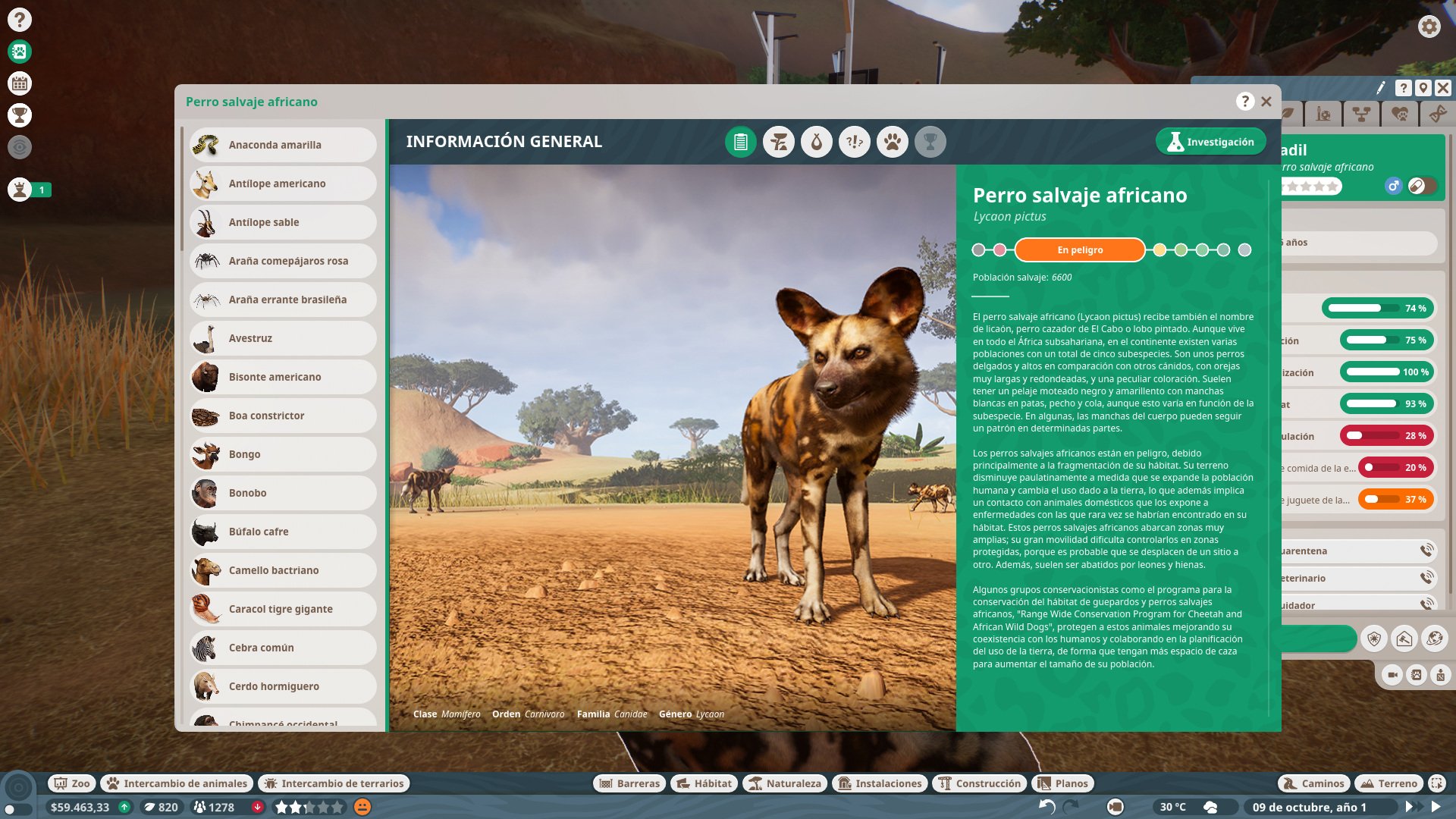Open the enrichment '?!?' icon in Zoopedia
The width and height of the screenshot is (1456, 819).
pos(854,141)
